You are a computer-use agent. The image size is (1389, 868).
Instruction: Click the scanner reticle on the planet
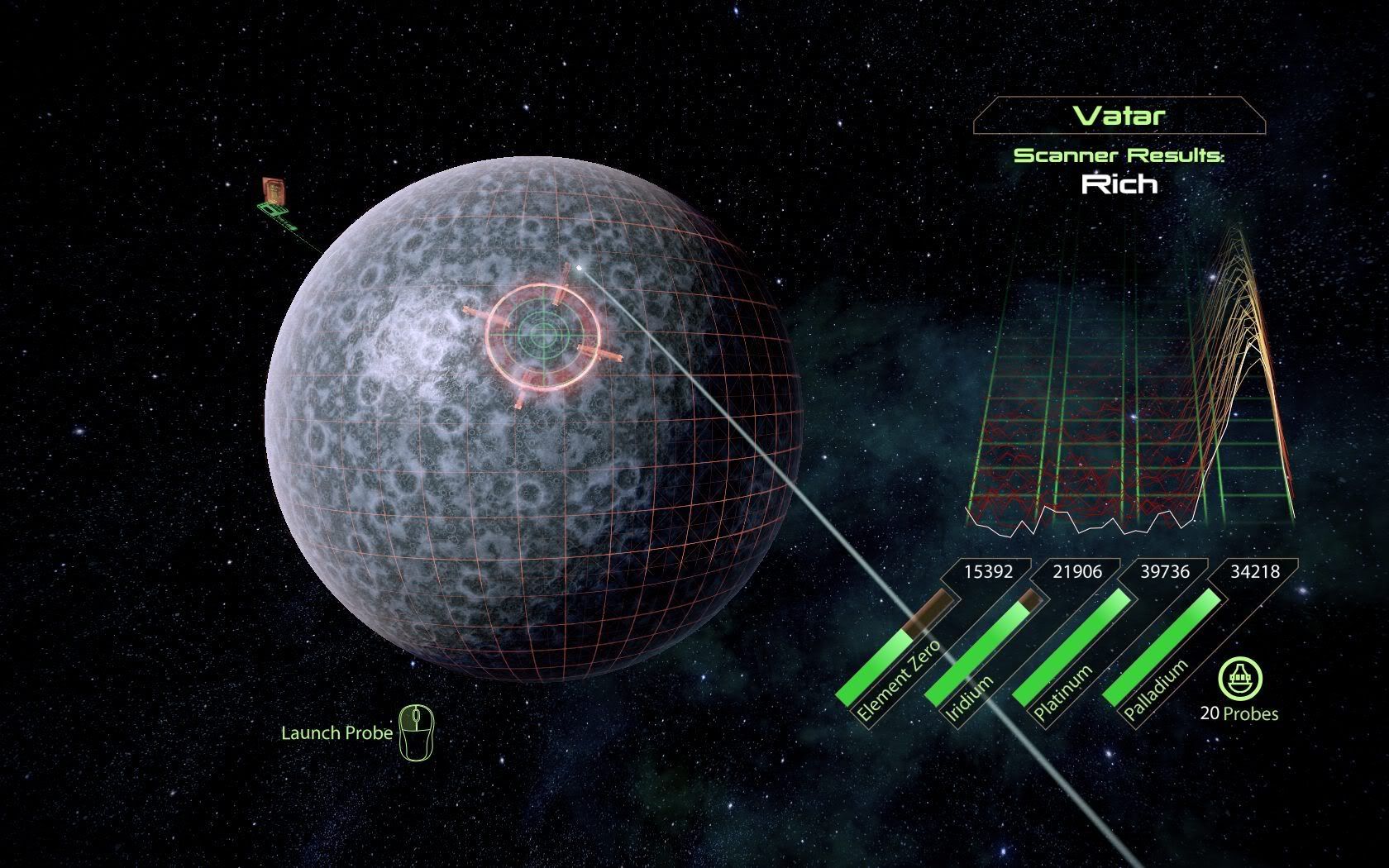coord(543,335)
